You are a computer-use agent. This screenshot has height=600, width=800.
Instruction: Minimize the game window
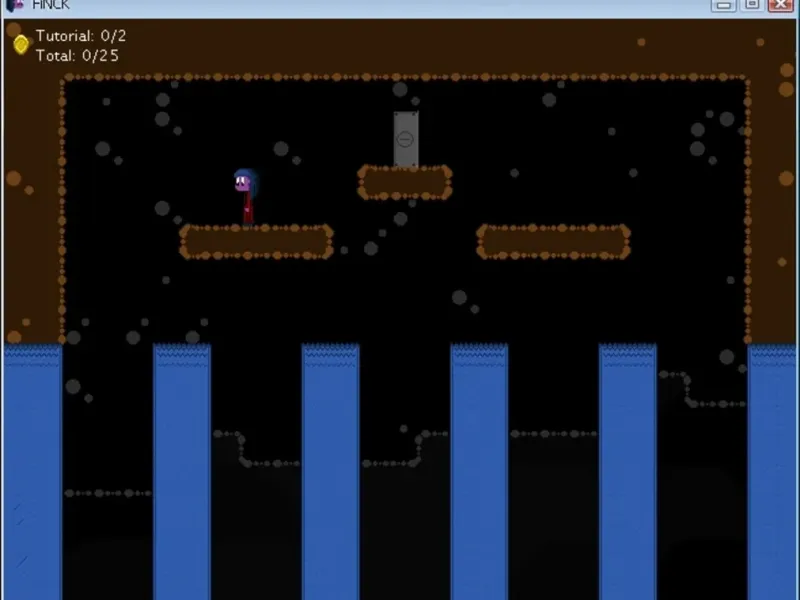pos(723,5)
